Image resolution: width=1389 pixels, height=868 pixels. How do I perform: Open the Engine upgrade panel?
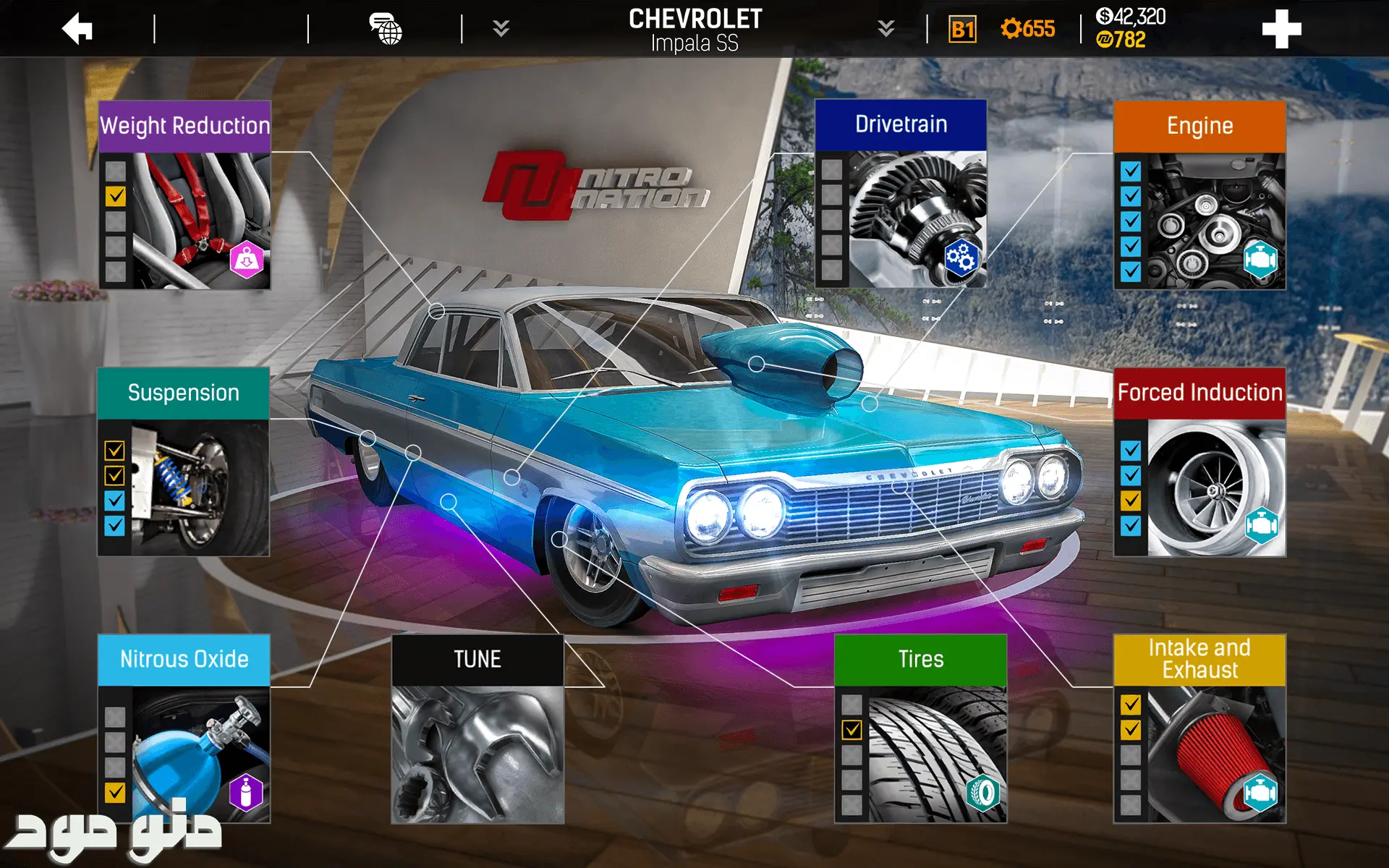click(1199, 195)
